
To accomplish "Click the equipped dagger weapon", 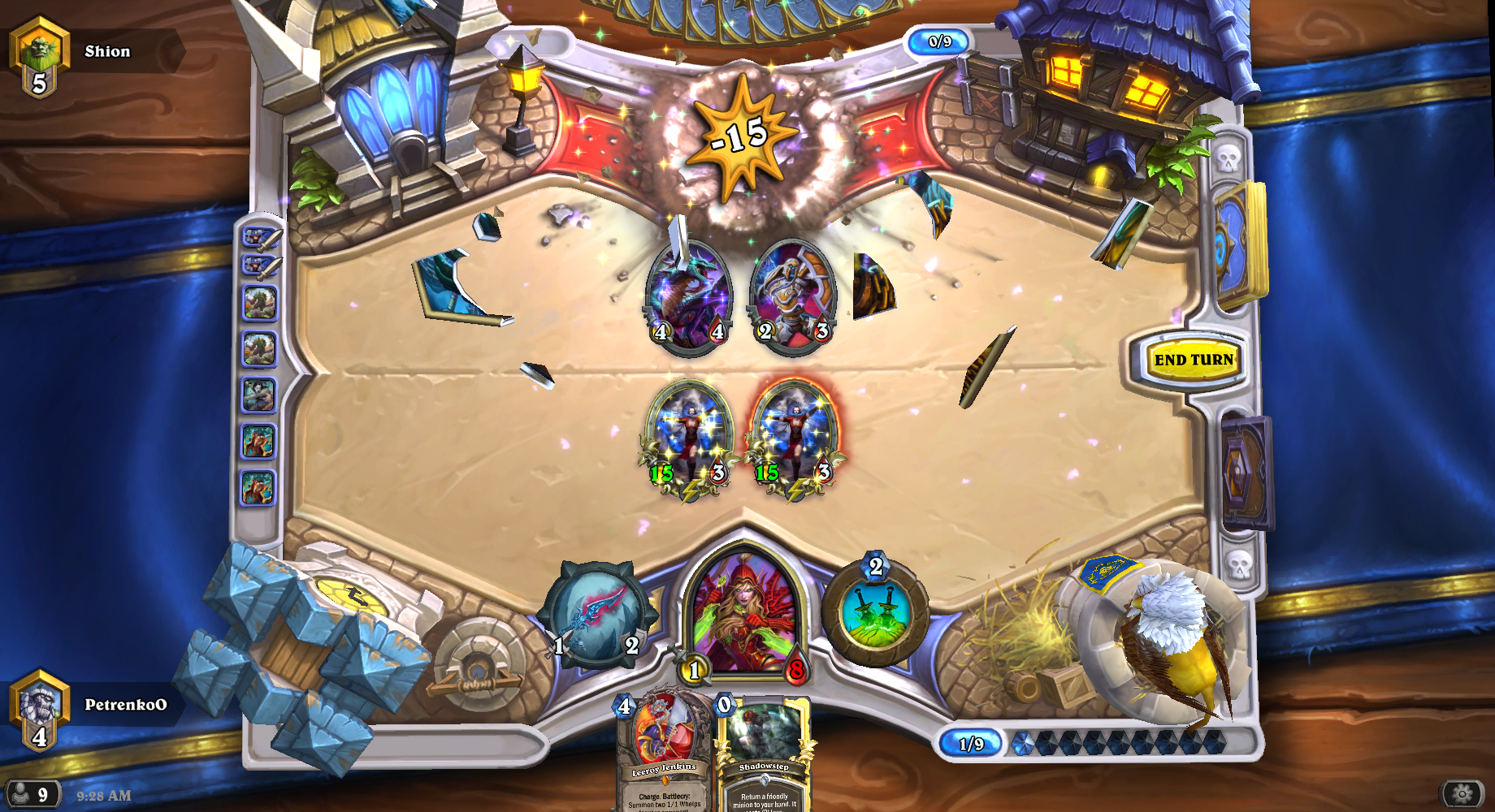I will click(x=597, y=615).
